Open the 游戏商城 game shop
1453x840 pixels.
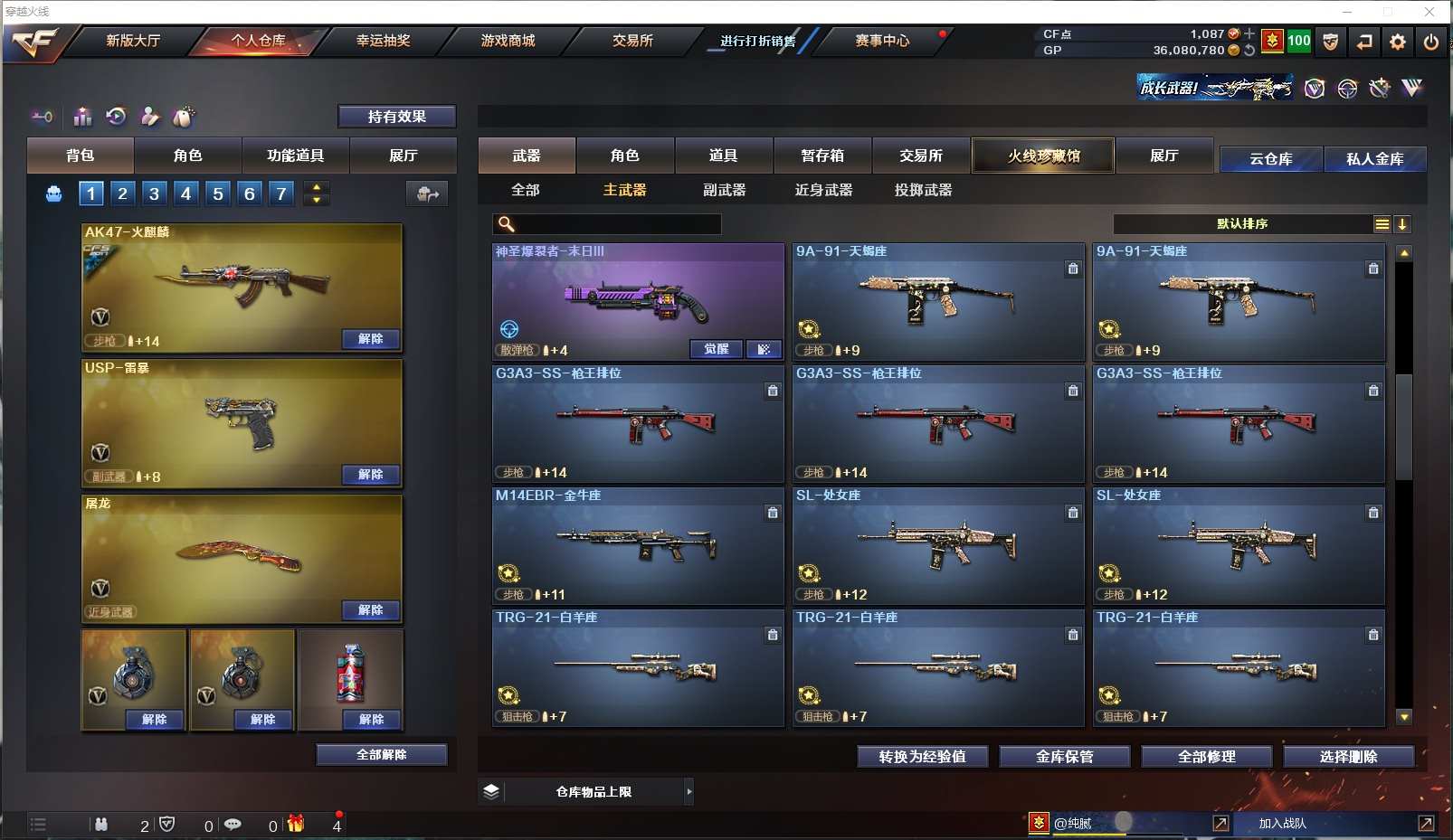[508, 41]
